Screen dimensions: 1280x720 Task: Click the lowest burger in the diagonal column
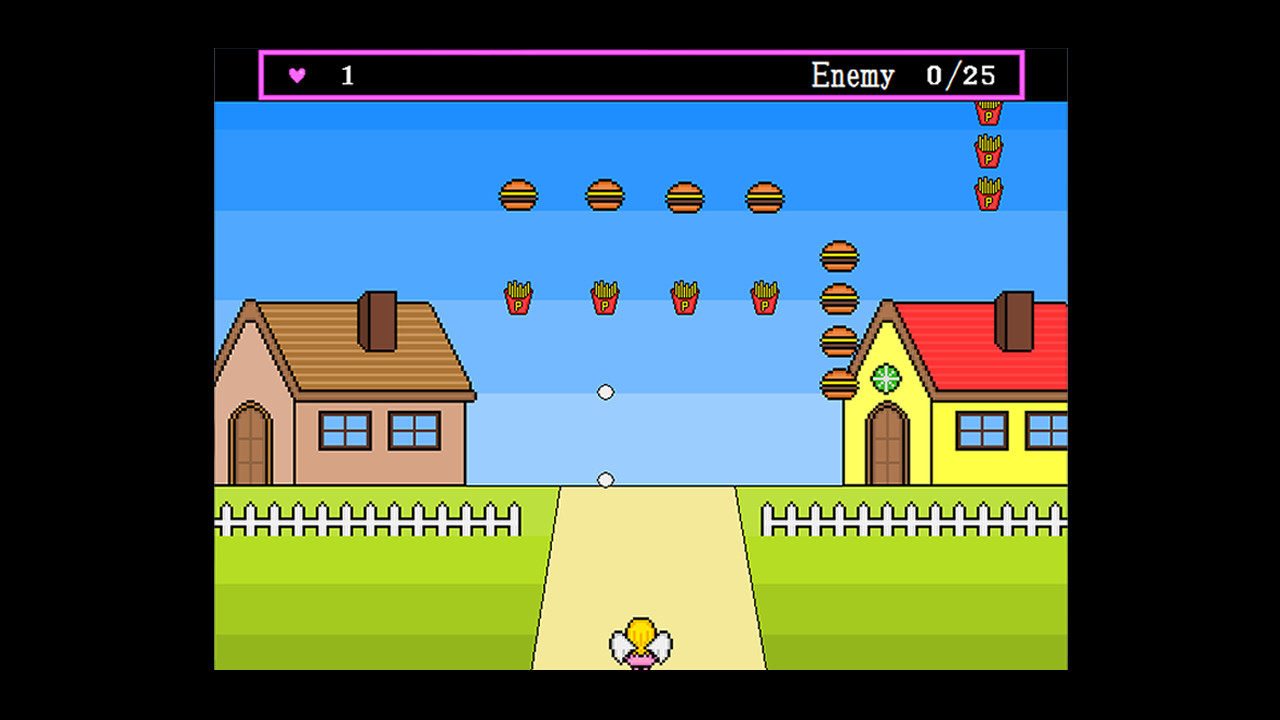(x=837, y=383)
